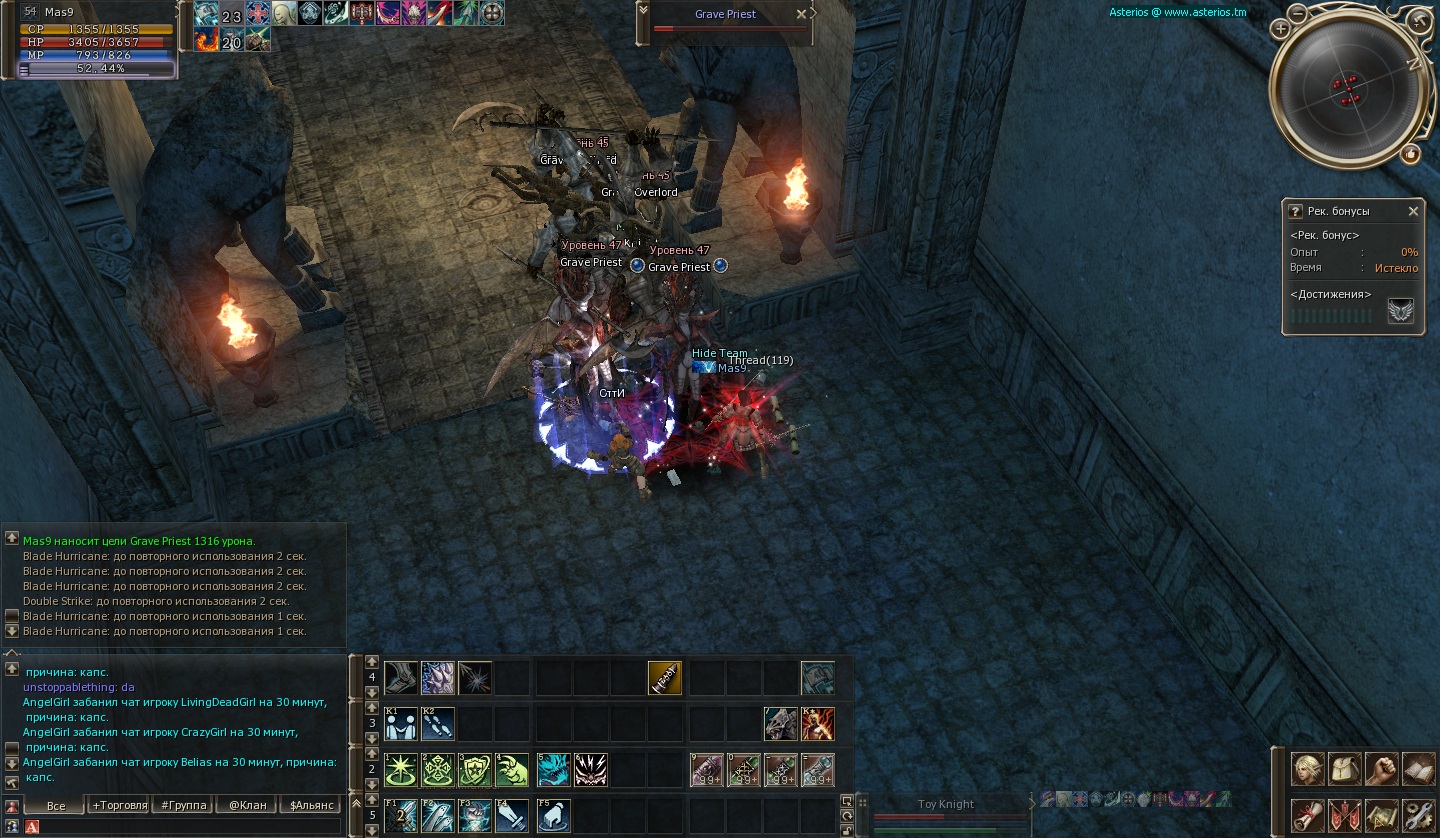The image size is (1440, 838).
Task: Switch to the @Клан chat tab
Action: click(x=247, y=805)
